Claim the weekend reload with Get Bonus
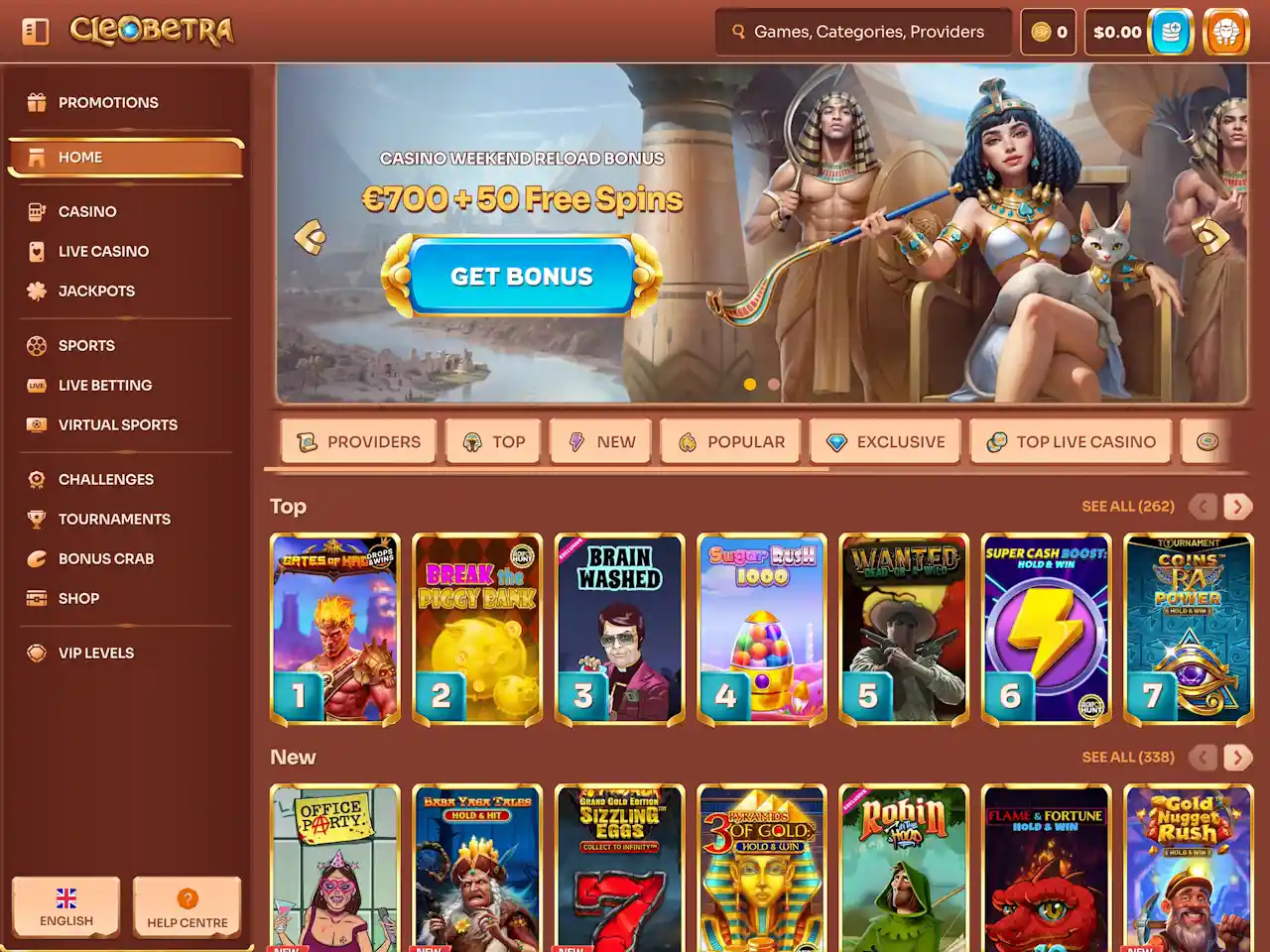The image size is (1270, 952). tap(521, 277)
